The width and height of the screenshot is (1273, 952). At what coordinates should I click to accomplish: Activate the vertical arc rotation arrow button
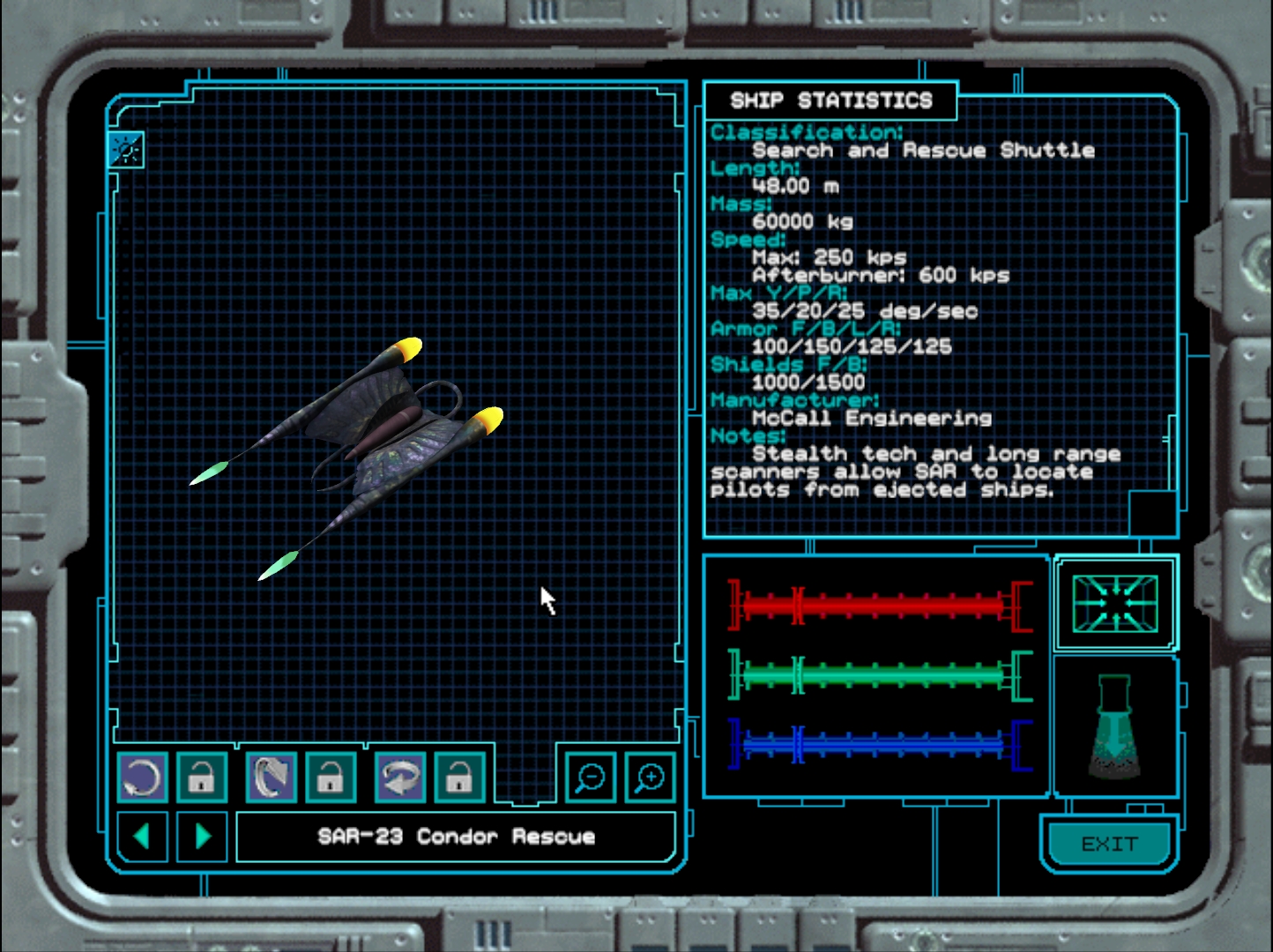[x=272, y=777]
